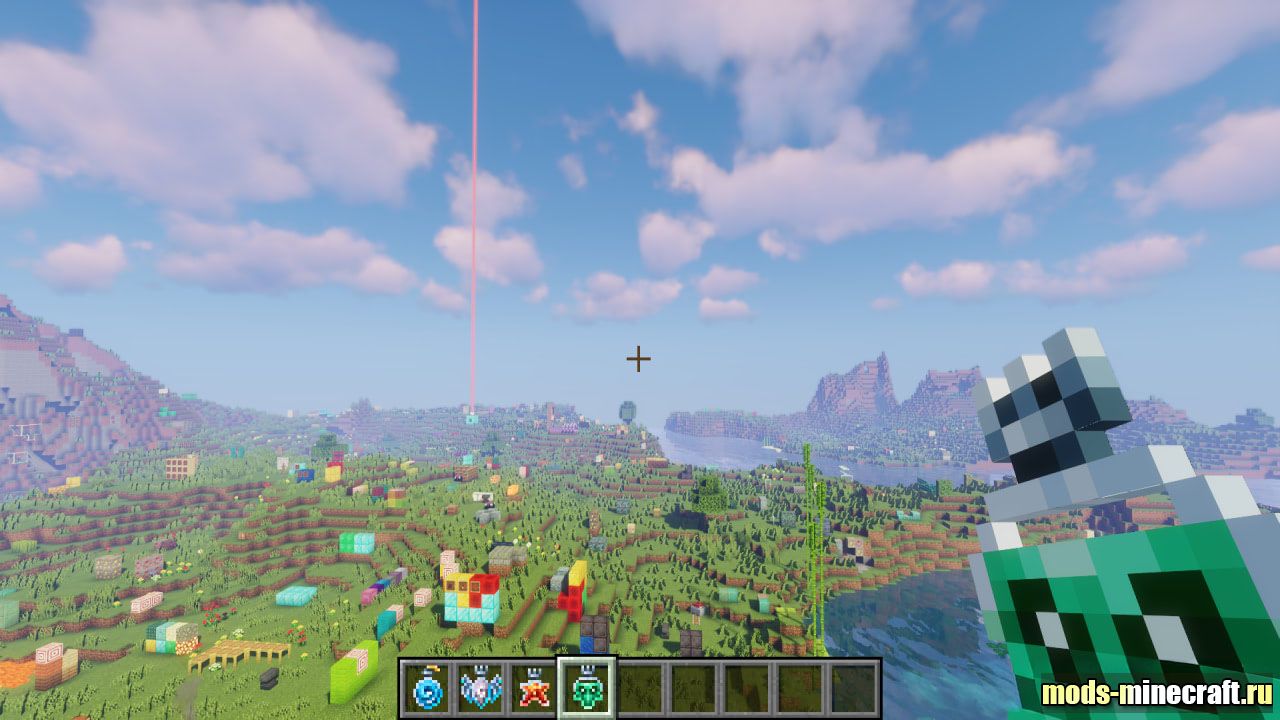The image size is (1280, 720).
Task: Select the blue swirl potion slot
Action: point(426,688)
